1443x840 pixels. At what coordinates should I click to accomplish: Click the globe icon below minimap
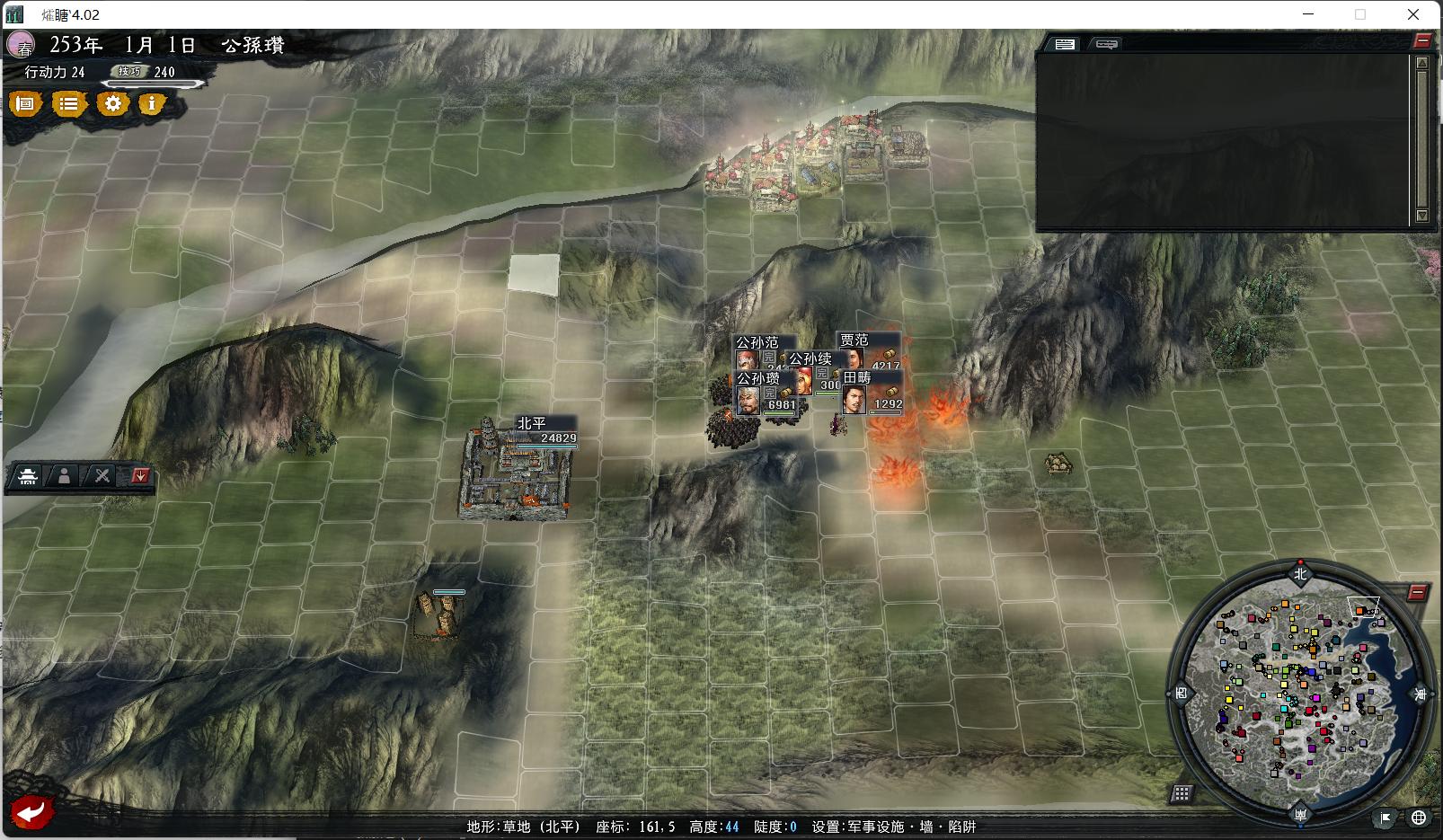1419,817
